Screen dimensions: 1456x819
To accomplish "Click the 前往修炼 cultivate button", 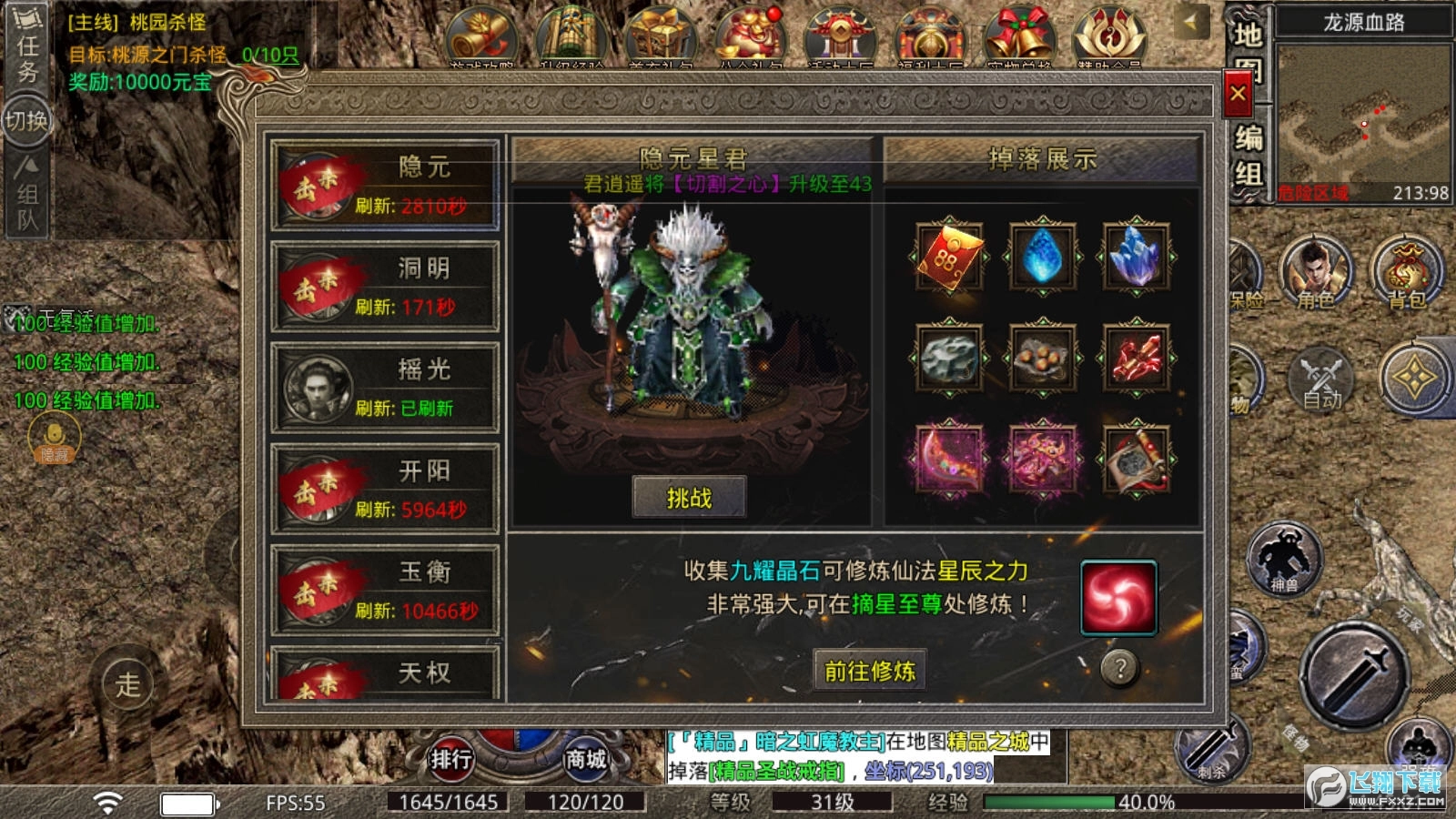I will pos(868,671).
